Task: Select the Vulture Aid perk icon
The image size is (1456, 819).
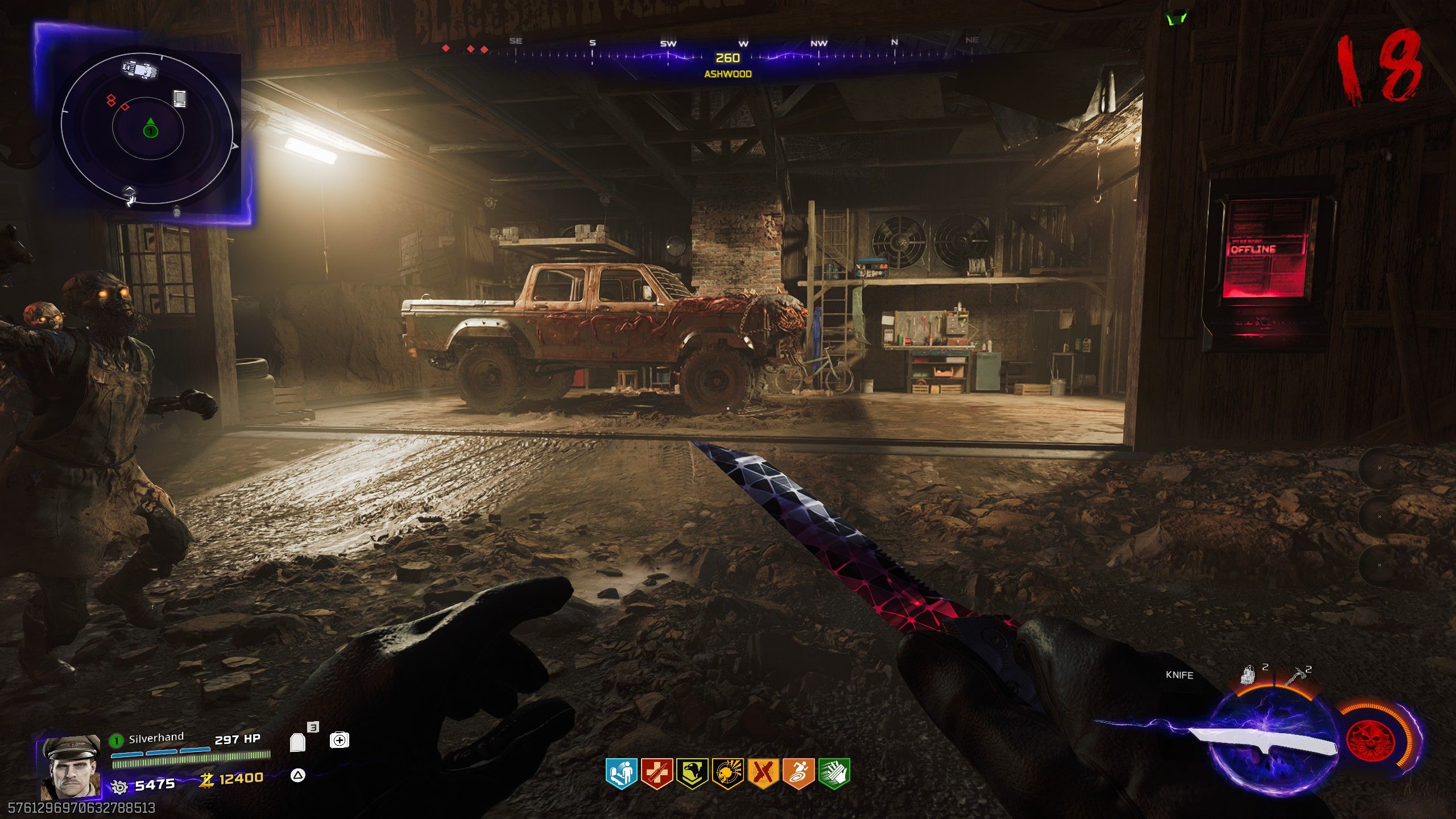Action: [692, 773]
